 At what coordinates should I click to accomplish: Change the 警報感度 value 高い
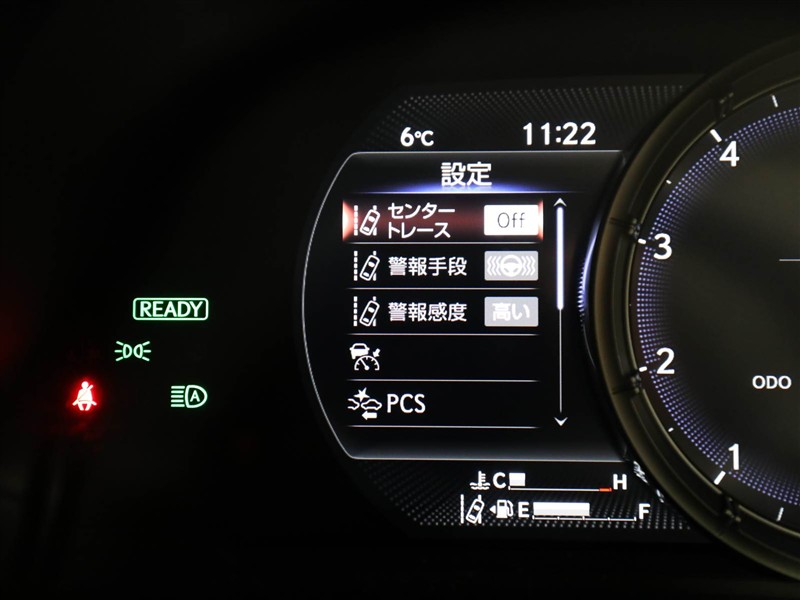pyautogui.click(x=511, y=311)
